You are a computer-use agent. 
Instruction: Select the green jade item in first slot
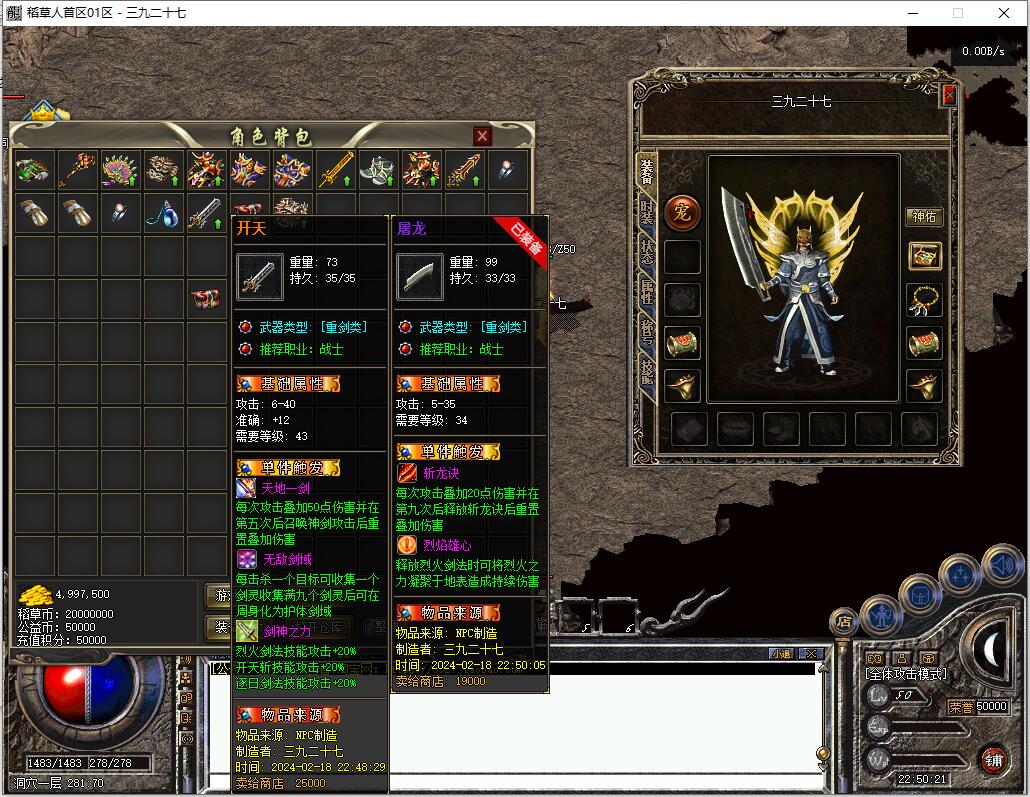[33, 171]
